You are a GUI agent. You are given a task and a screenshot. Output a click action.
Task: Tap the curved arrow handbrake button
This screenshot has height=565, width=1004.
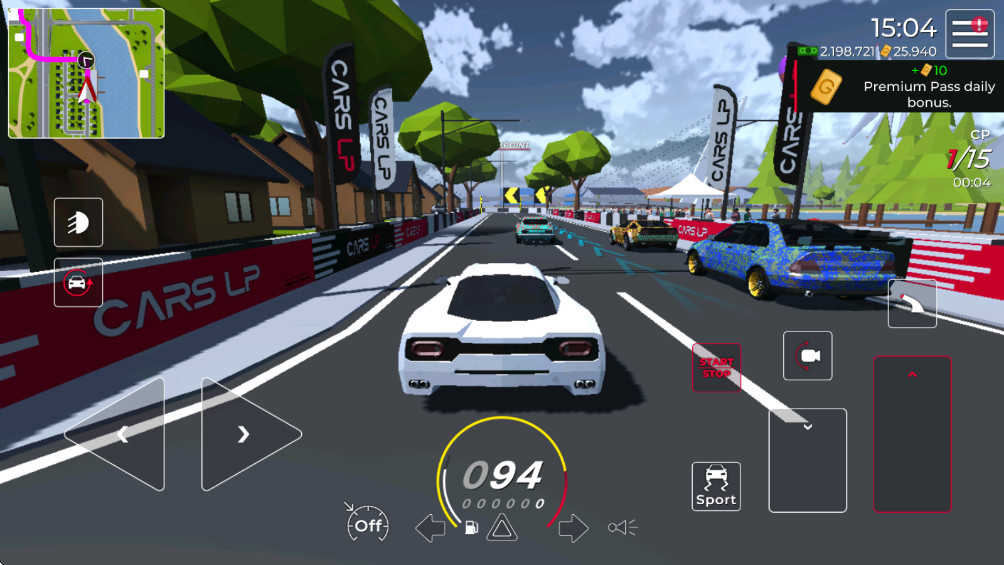[912, 303]
